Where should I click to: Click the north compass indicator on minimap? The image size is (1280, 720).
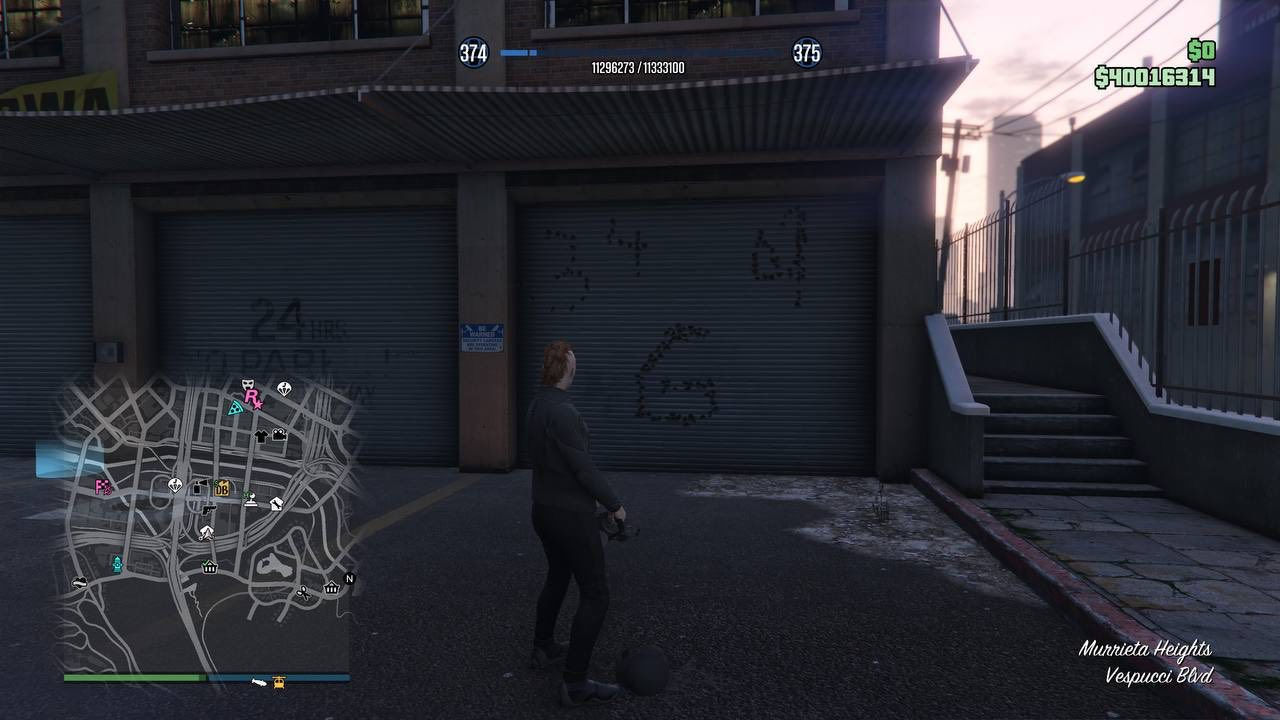click(x=348, y=578)
